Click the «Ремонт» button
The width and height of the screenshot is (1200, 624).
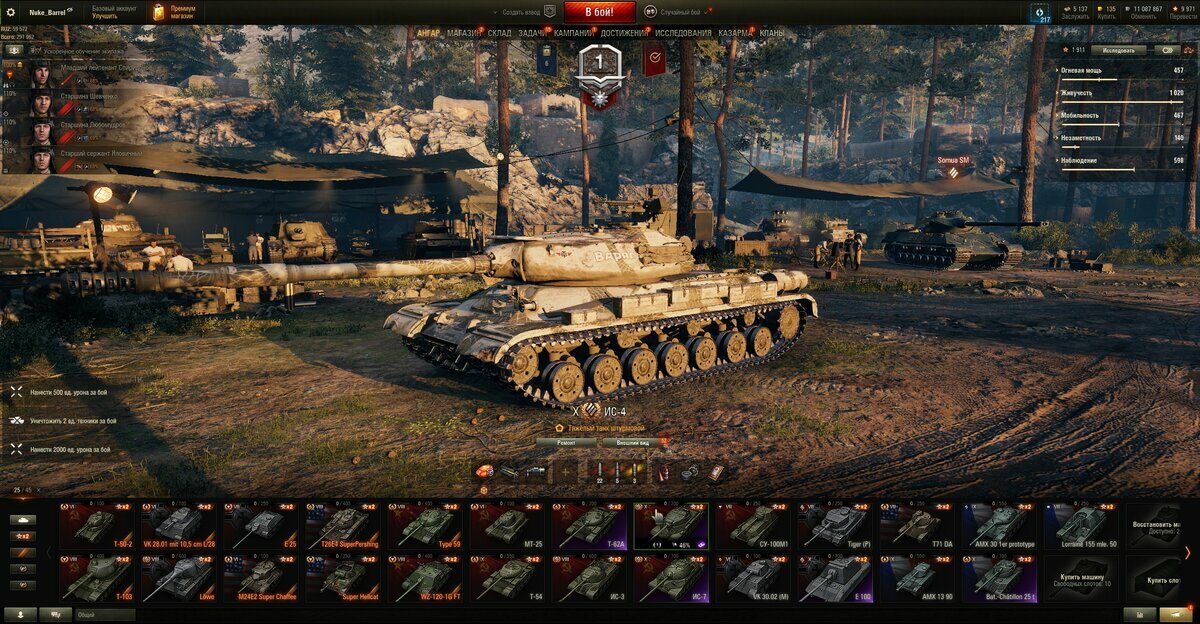pyautogui.click(x=566, y=441)
